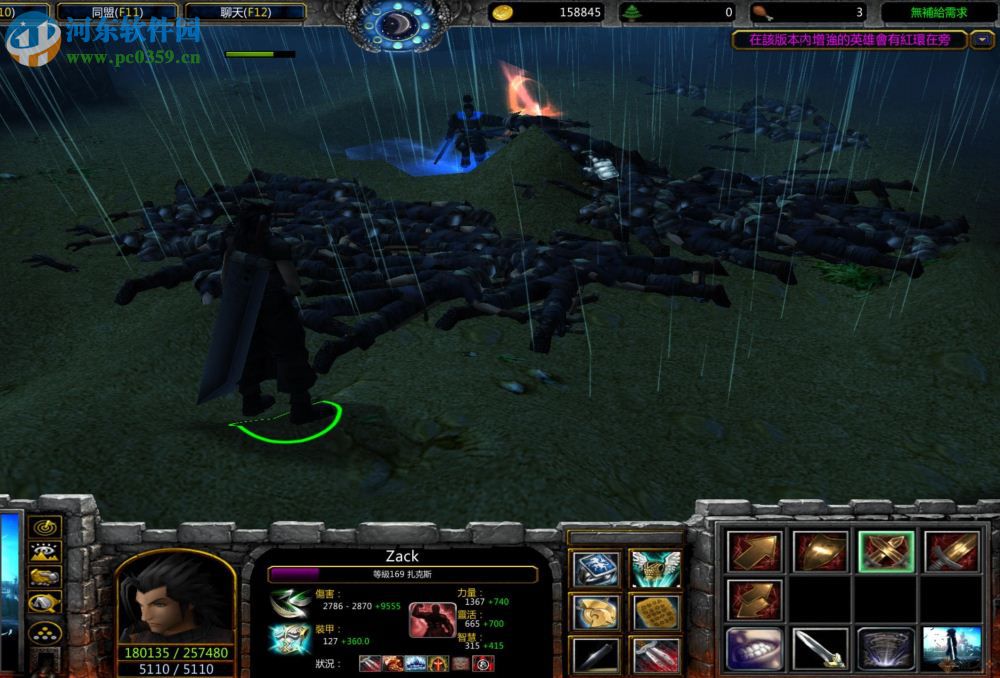Activate the grinning teeth ability
Screen dimensions: 1000x678
752,648
